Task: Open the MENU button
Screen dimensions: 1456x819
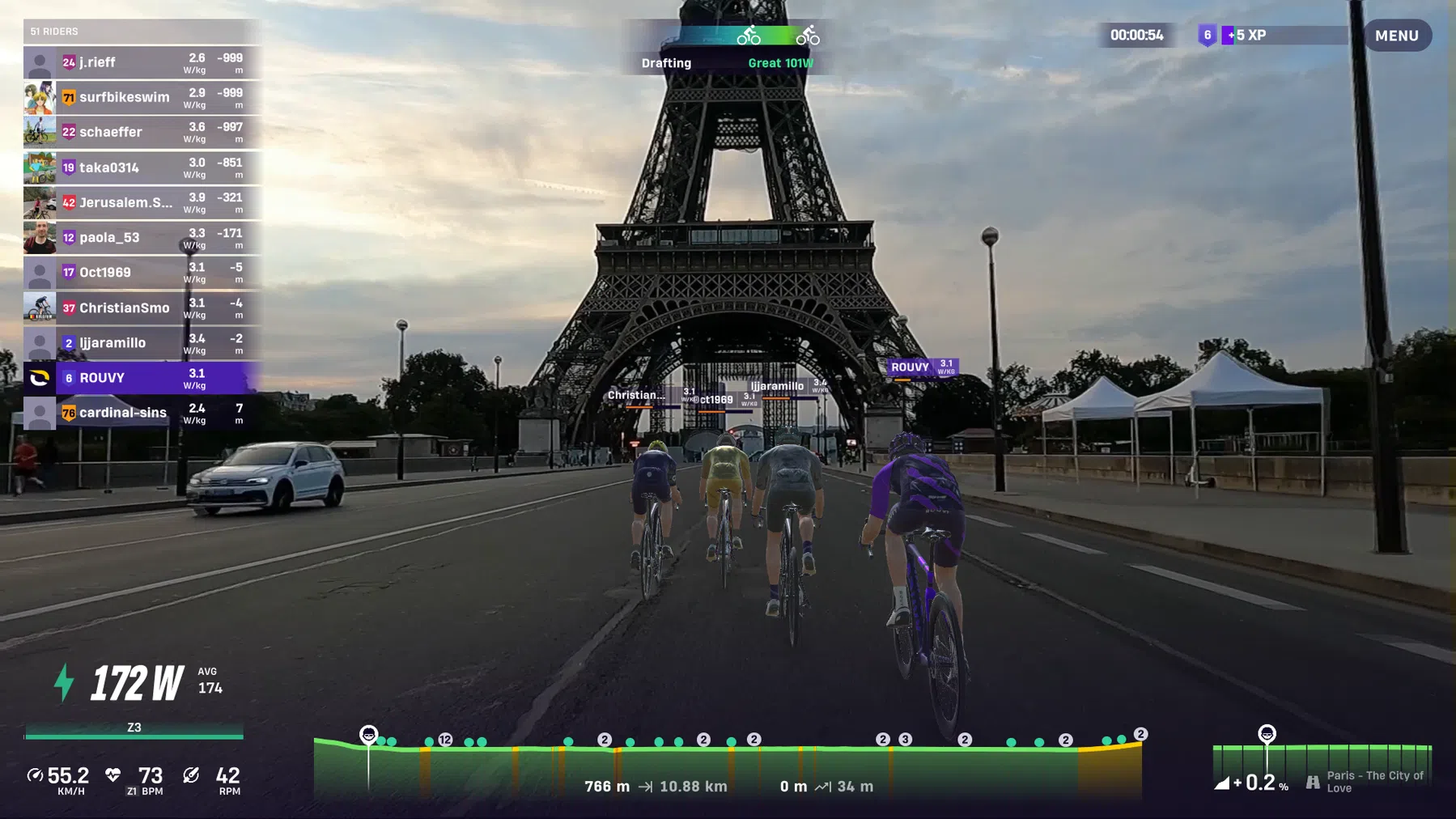Action: pos(1397,36)
